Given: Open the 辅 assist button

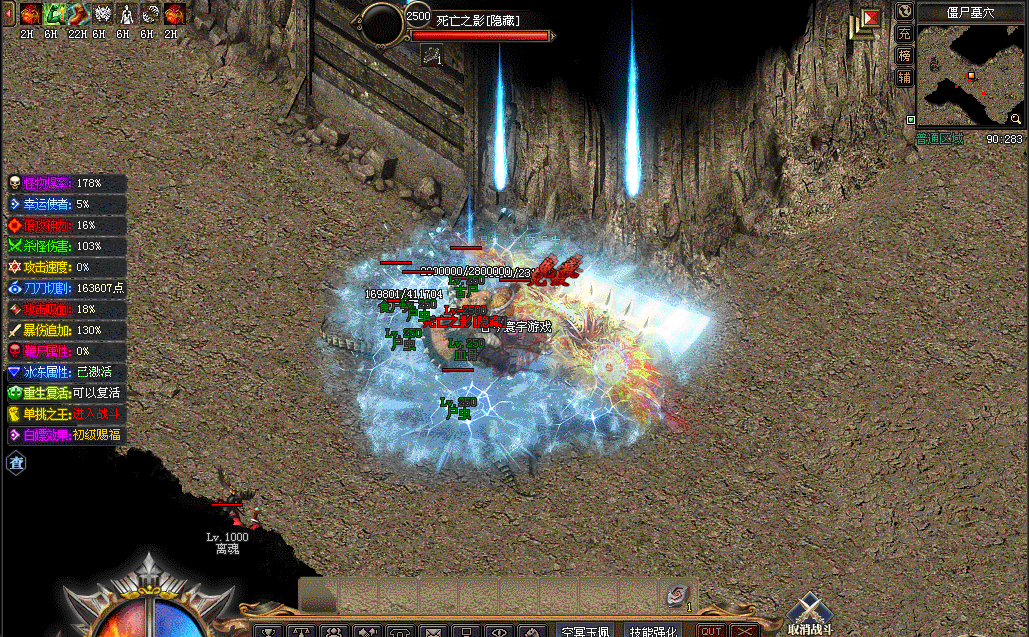Looking at the screenshot, I should pyautogui.click(x=904, y=77).
